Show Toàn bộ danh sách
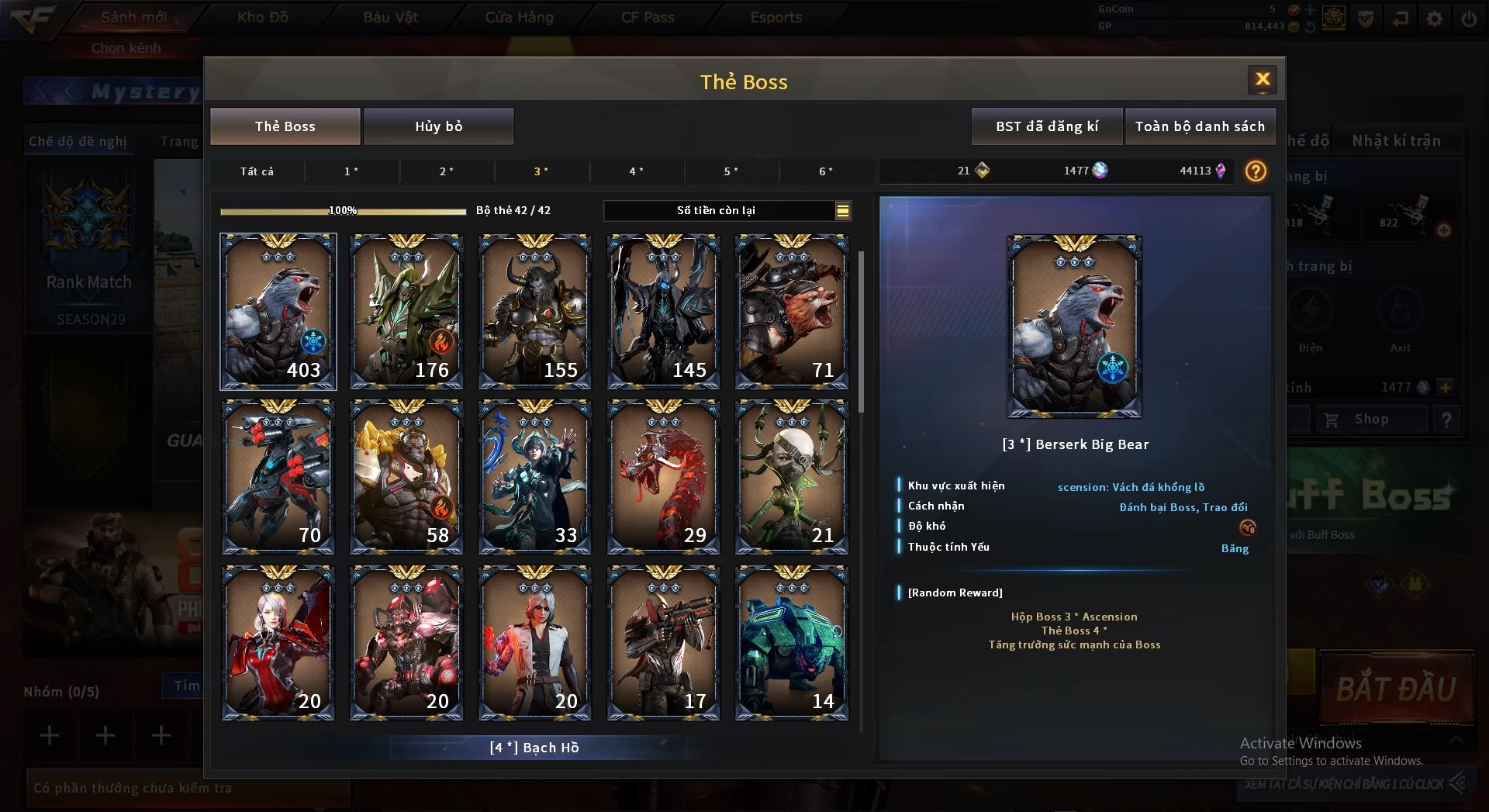 pos(1200,126)
